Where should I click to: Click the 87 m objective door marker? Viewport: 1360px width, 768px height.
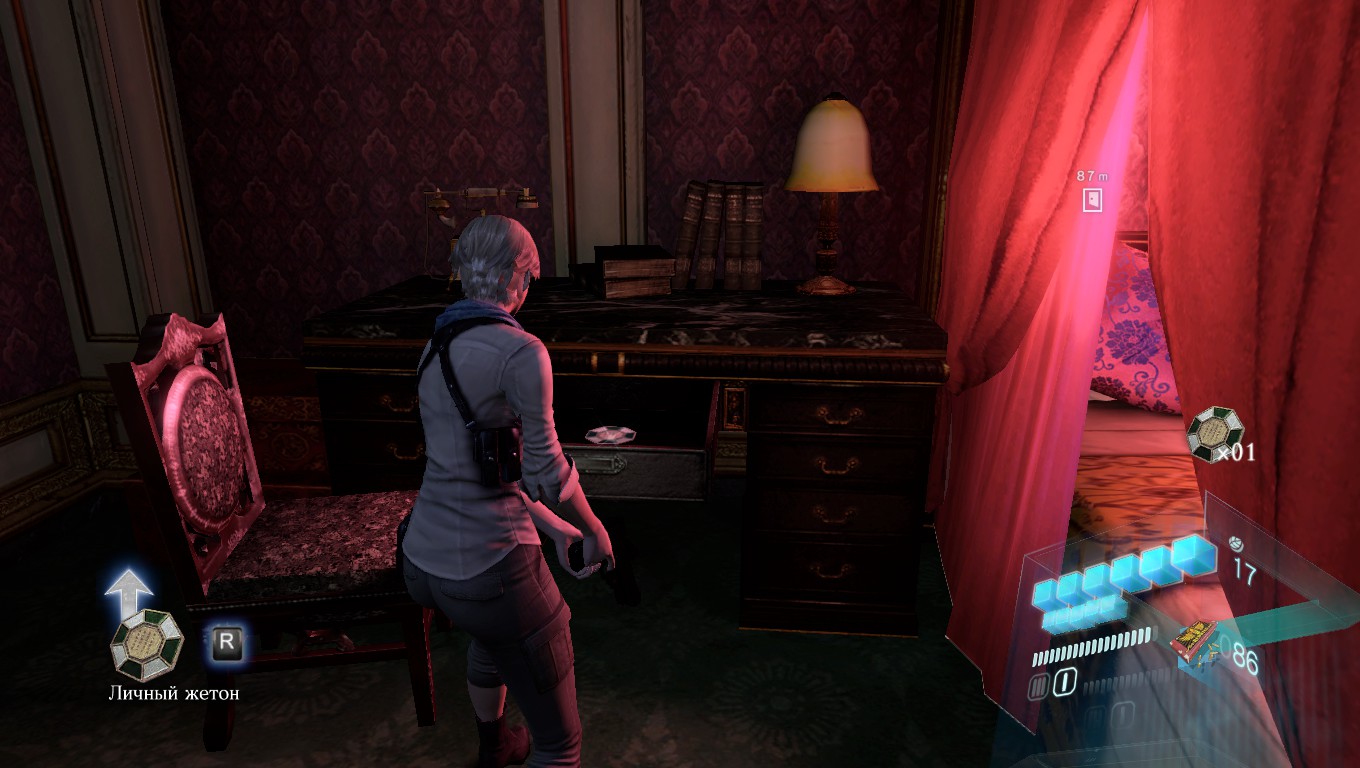coord(1092,199)
